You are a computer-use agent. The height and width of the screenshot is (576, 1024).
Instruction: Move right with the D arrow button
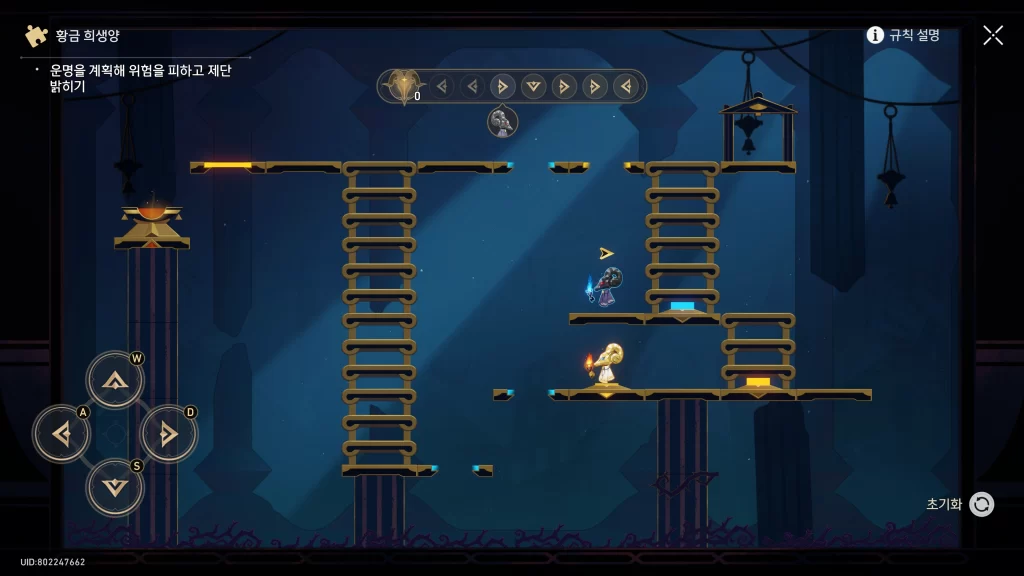click(168, 434)
